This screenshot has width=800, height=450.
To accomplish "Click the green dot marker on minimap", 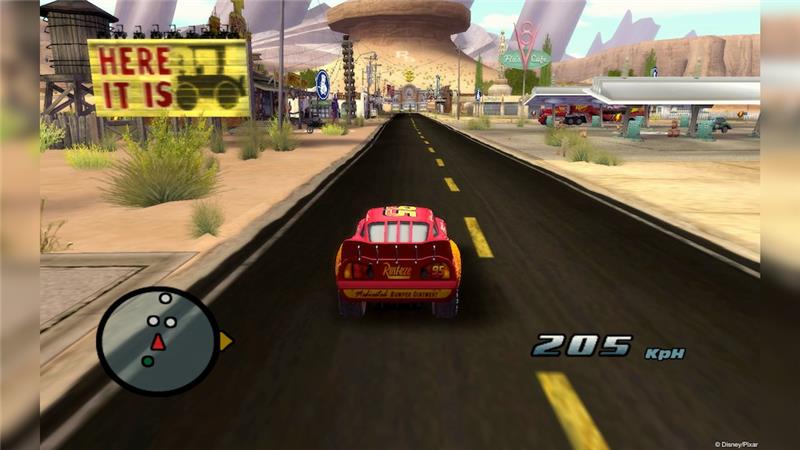I will tap(147, 361).
